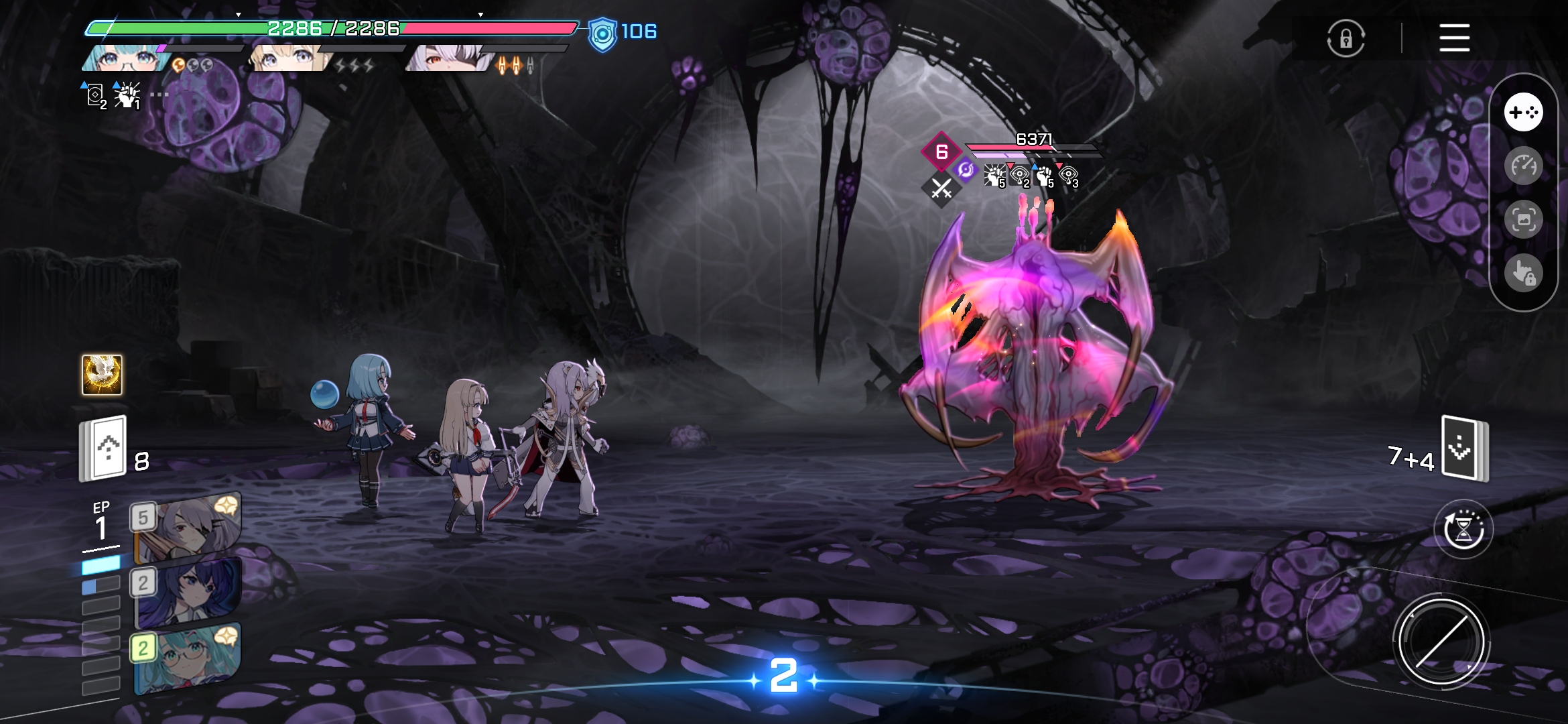The image size is (1568, 724).
Task: Toggle the circular lock icon
Action: (1346, 38)
